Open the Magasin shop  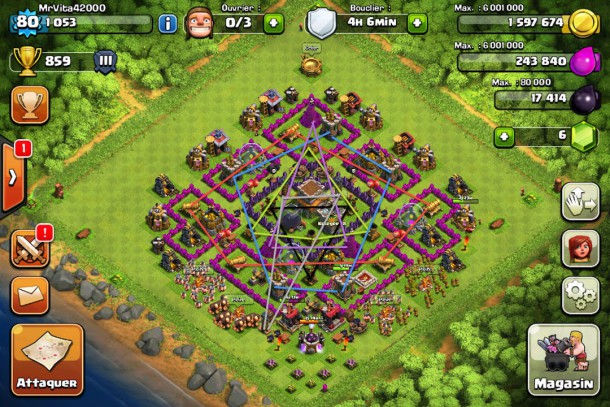[563, 358]
